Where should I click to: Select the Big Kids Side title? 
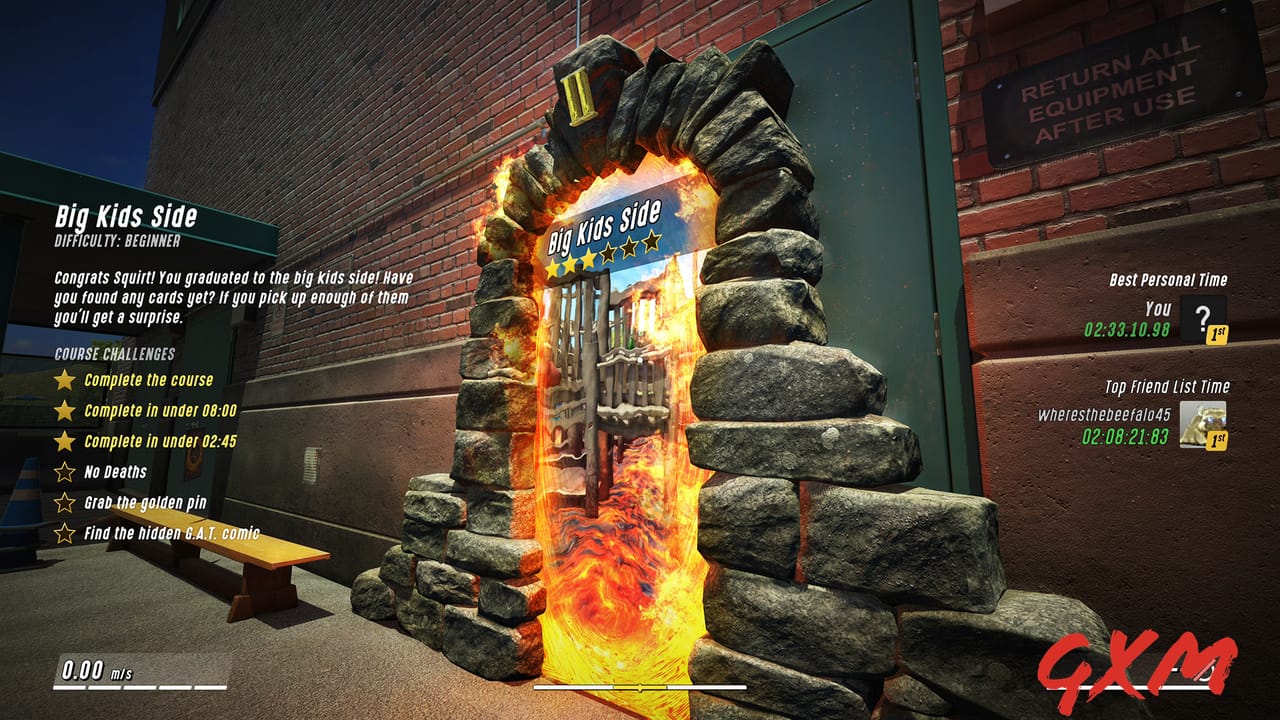pos(128,216)
